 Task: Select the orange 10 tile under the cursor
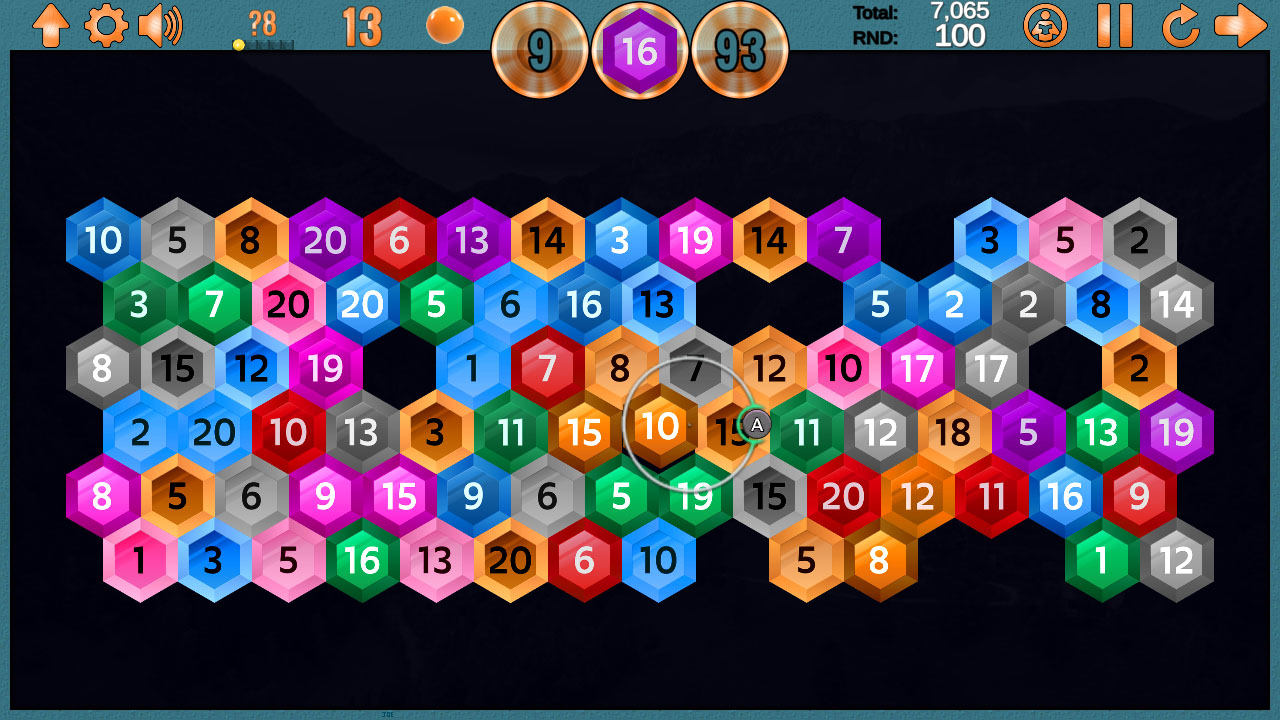click(661, 426)
